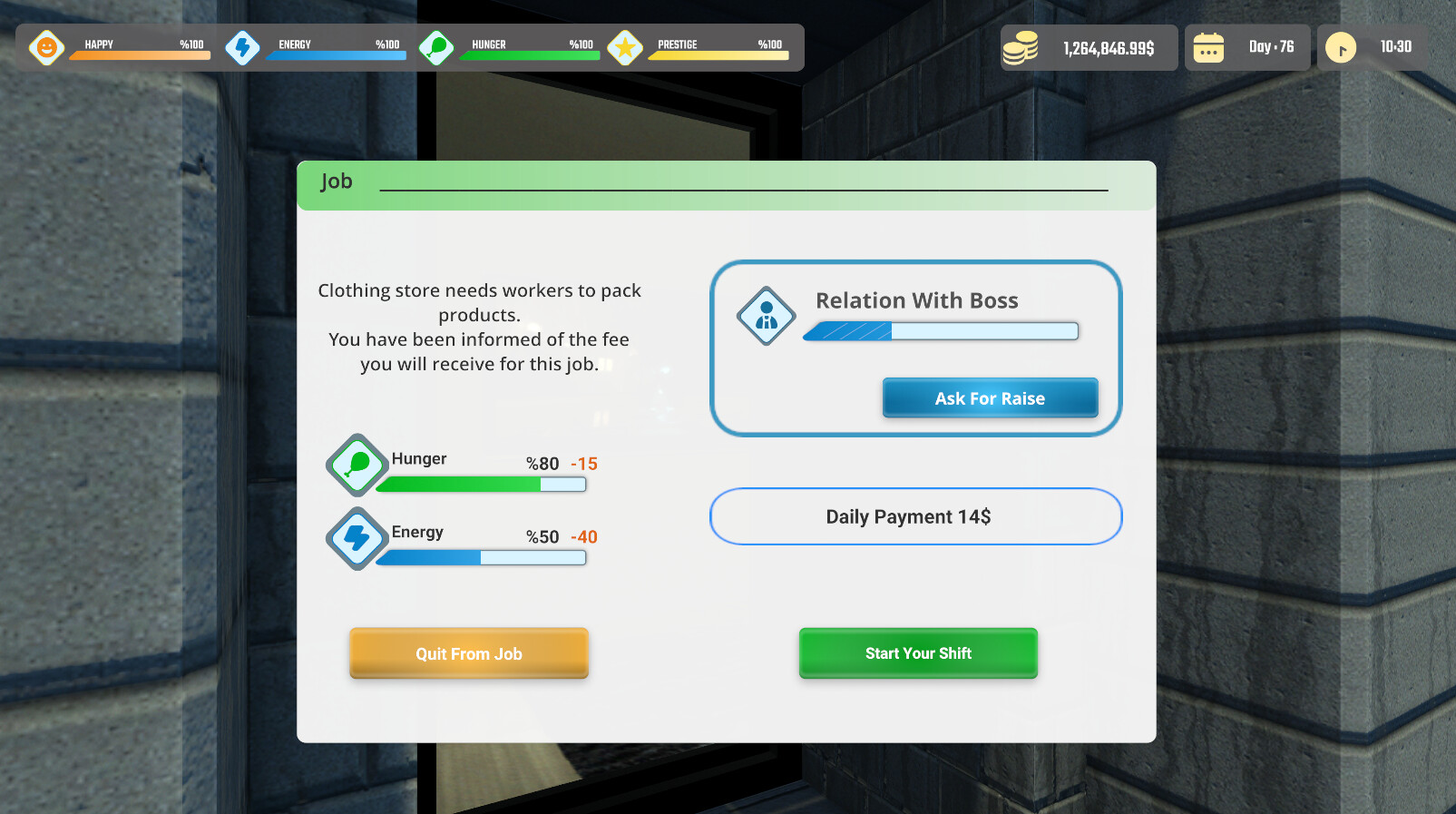Click the Job title header

[x=337, y=181]
